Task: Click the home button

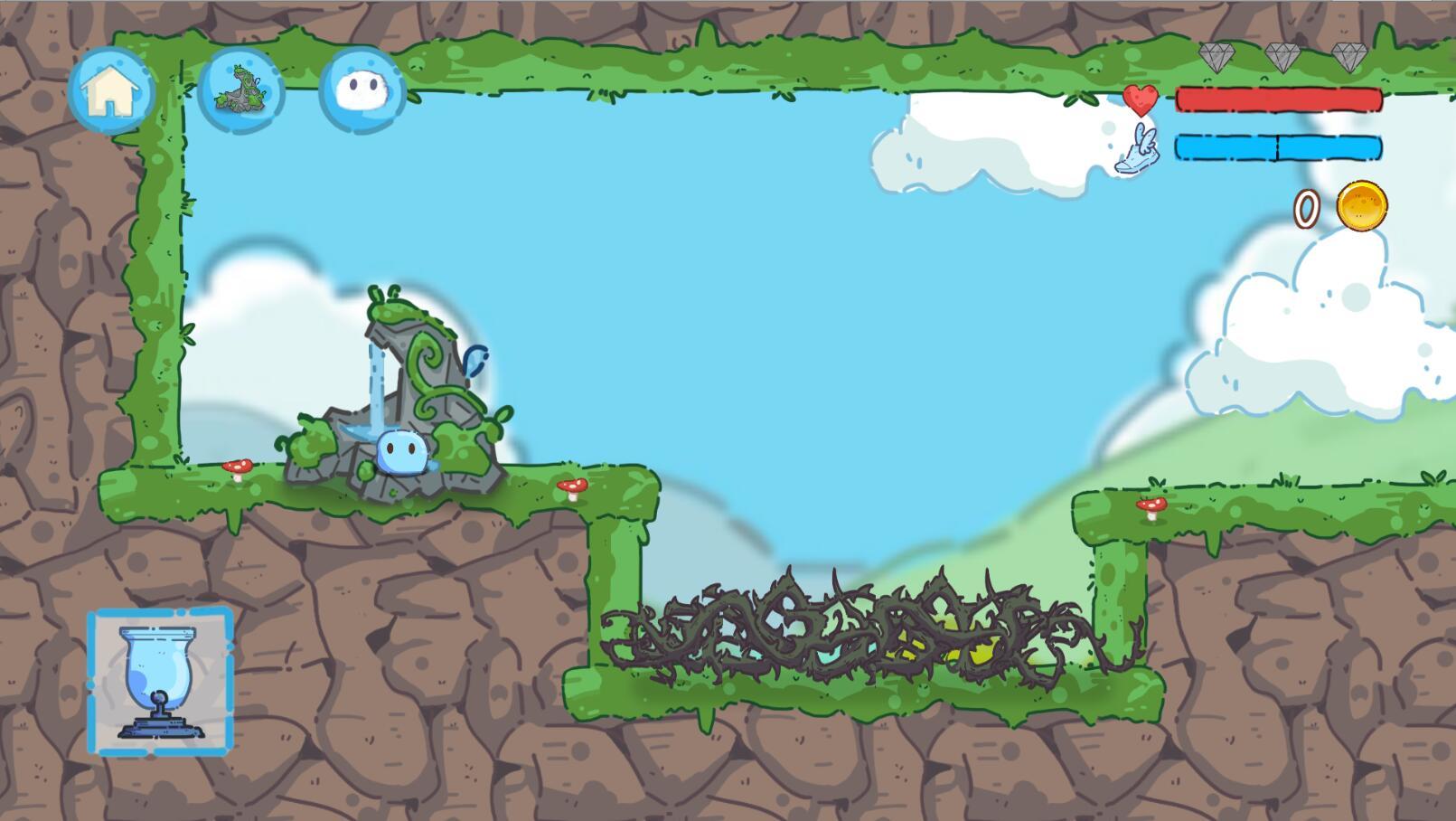Action: 111,91
